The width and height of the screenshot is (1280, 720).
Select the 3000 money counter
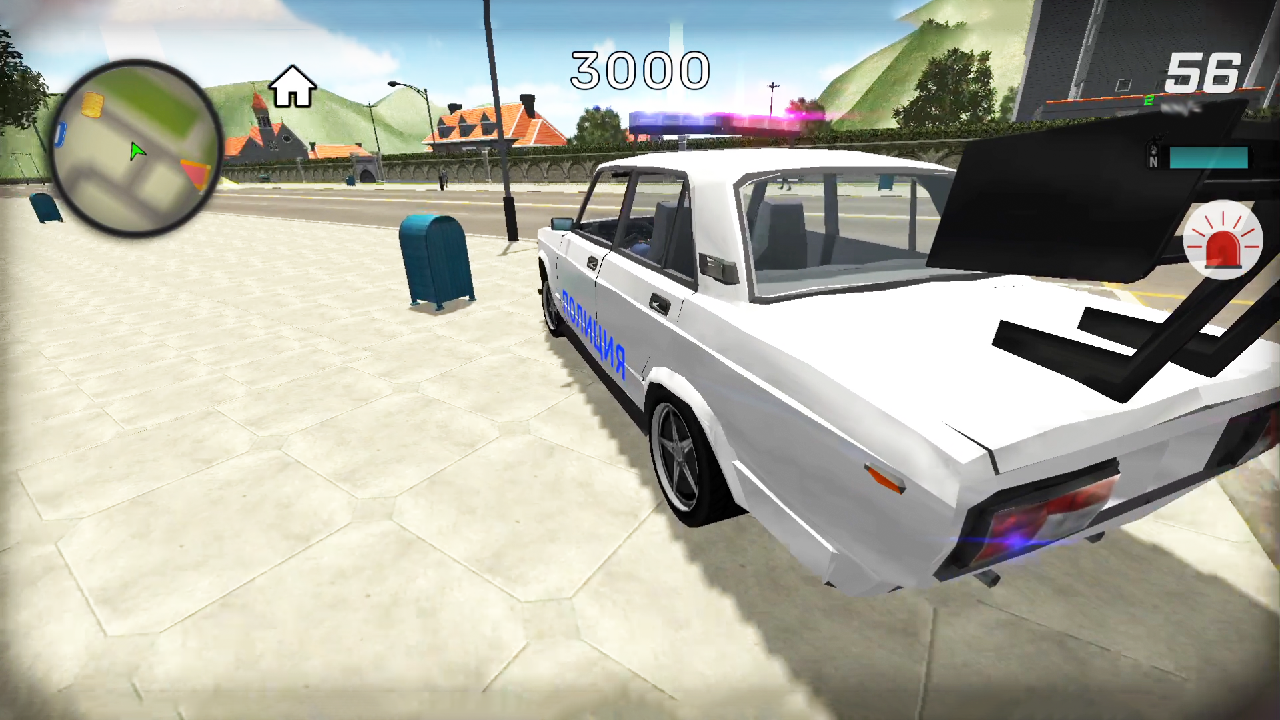640,70
